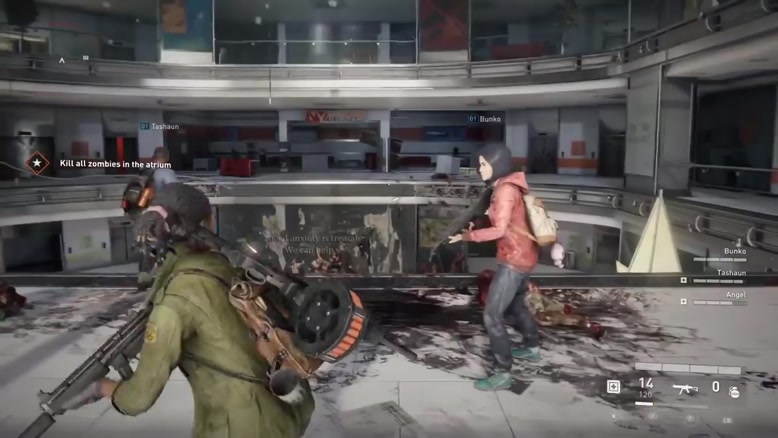778x438 pixels.
Task: Click the Bunko player name tag
Action: coord(489,119)
